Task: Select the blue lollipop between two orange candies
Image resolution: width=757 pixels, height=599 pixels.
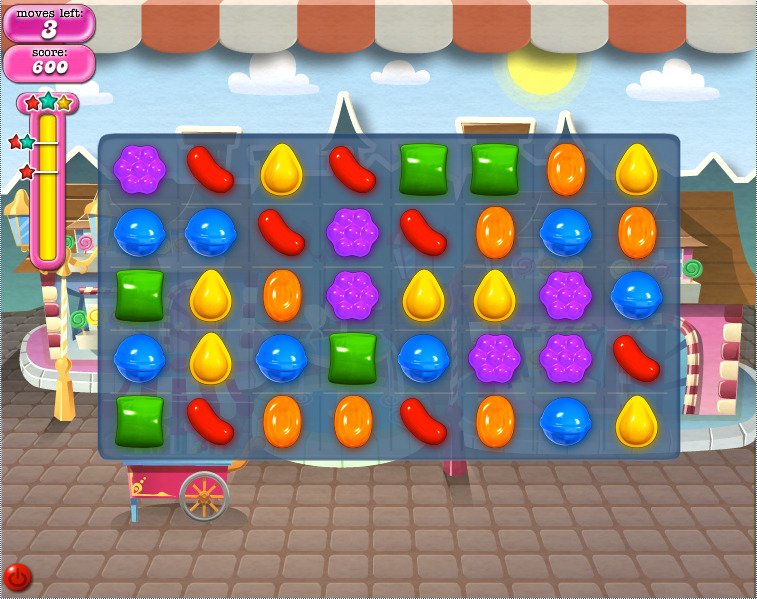Action: coord(566,232)
